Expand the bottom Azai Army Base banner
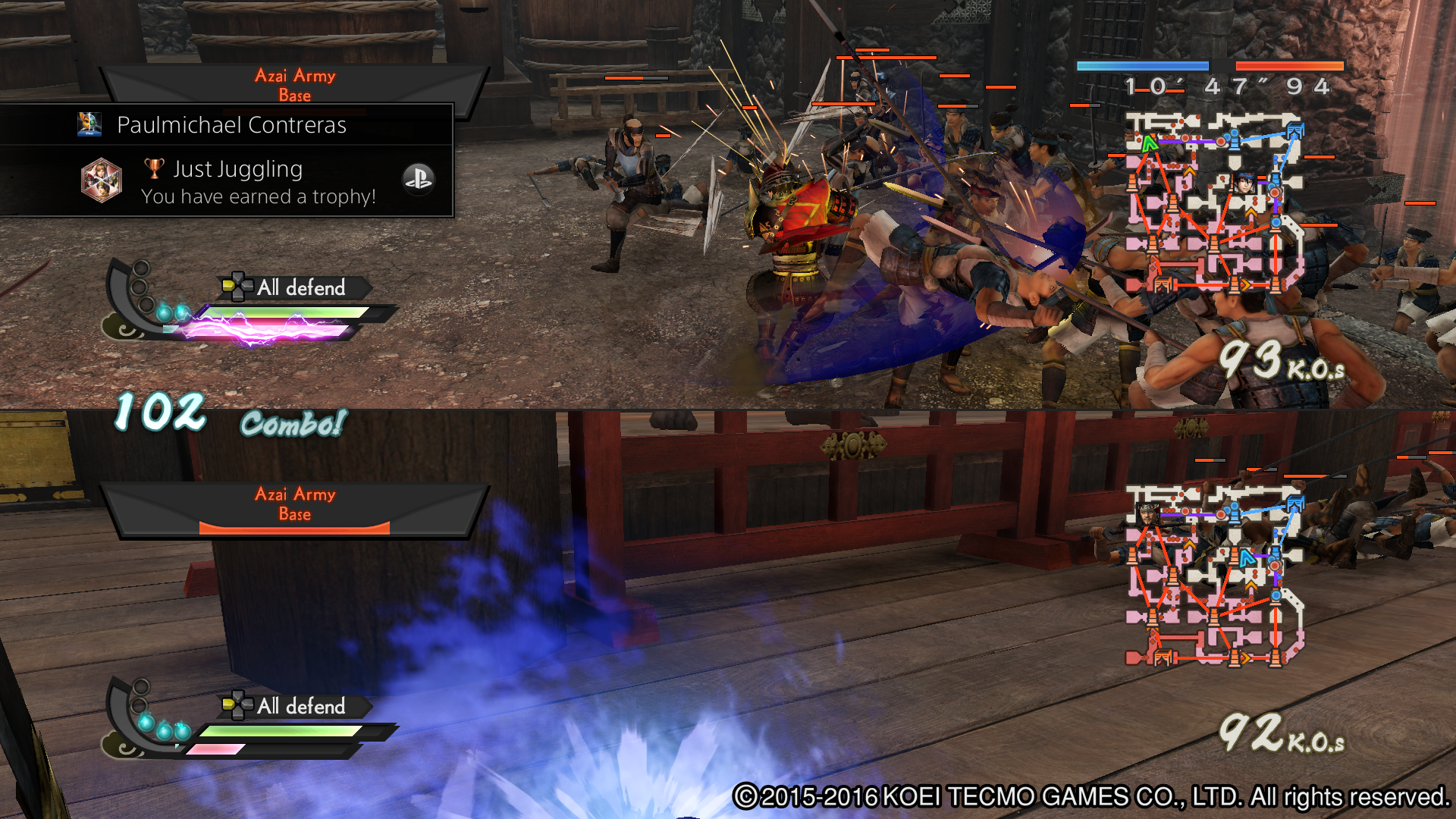The image size is (1456, 819). 294,503
